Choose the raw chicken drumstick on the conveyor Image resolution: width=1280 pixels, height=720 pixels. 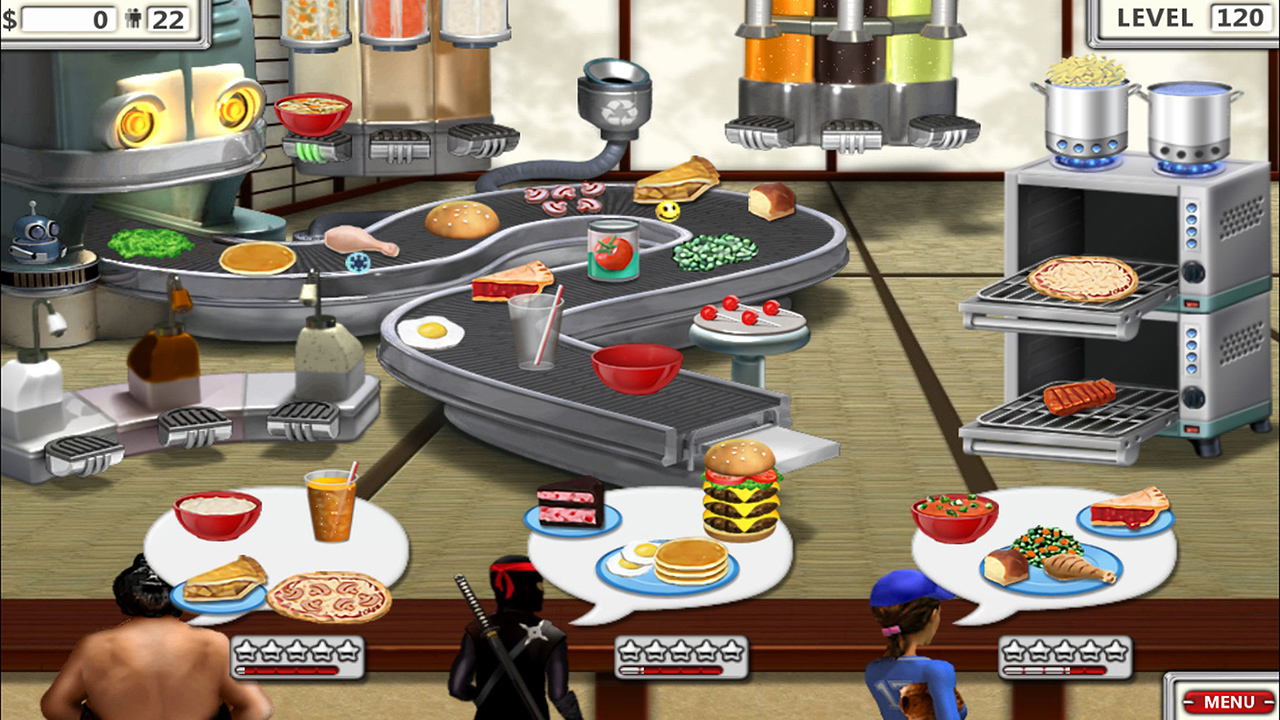359,240
